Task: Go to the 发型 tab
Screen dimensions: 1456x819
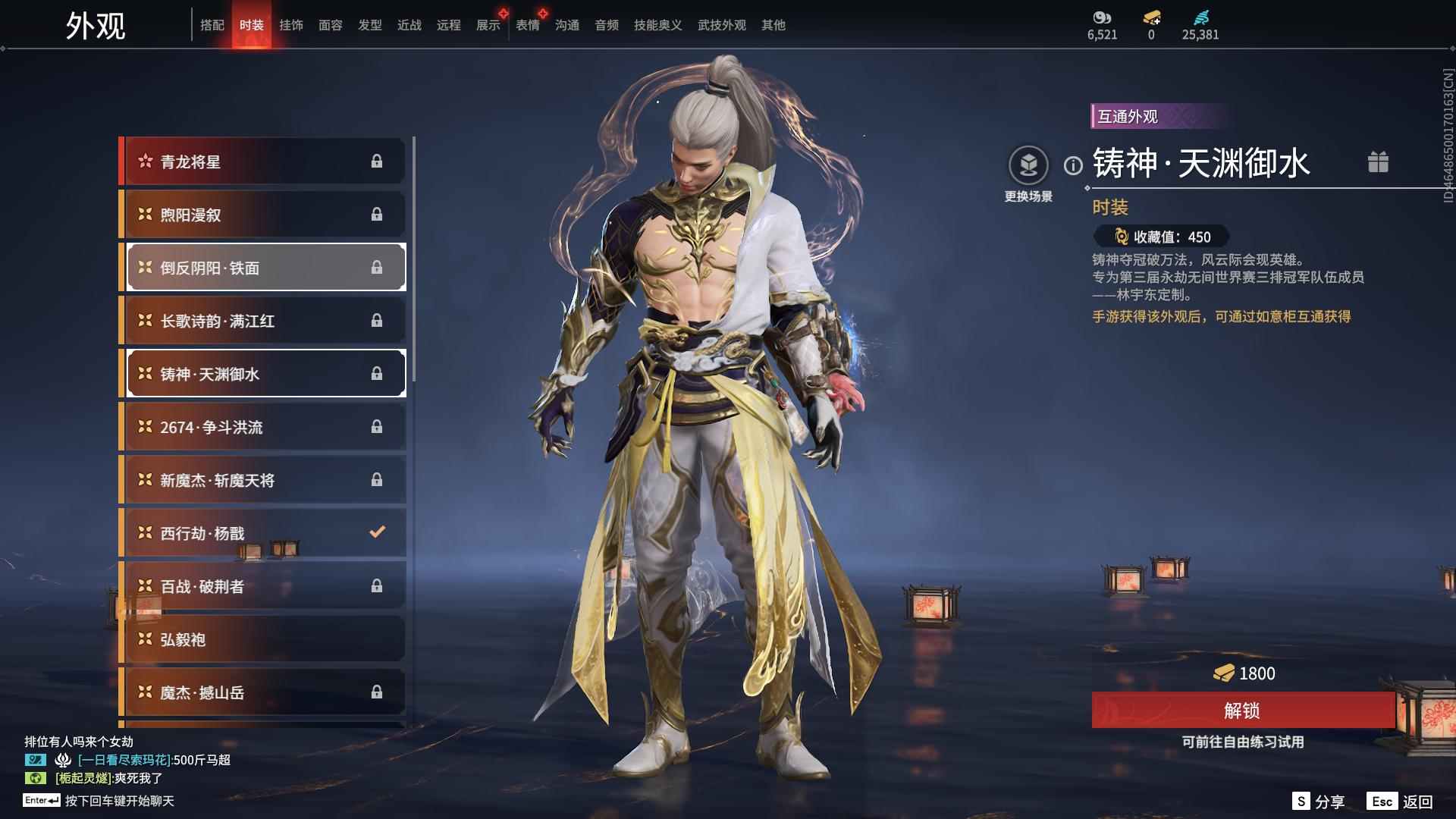Action: [369, 25]
